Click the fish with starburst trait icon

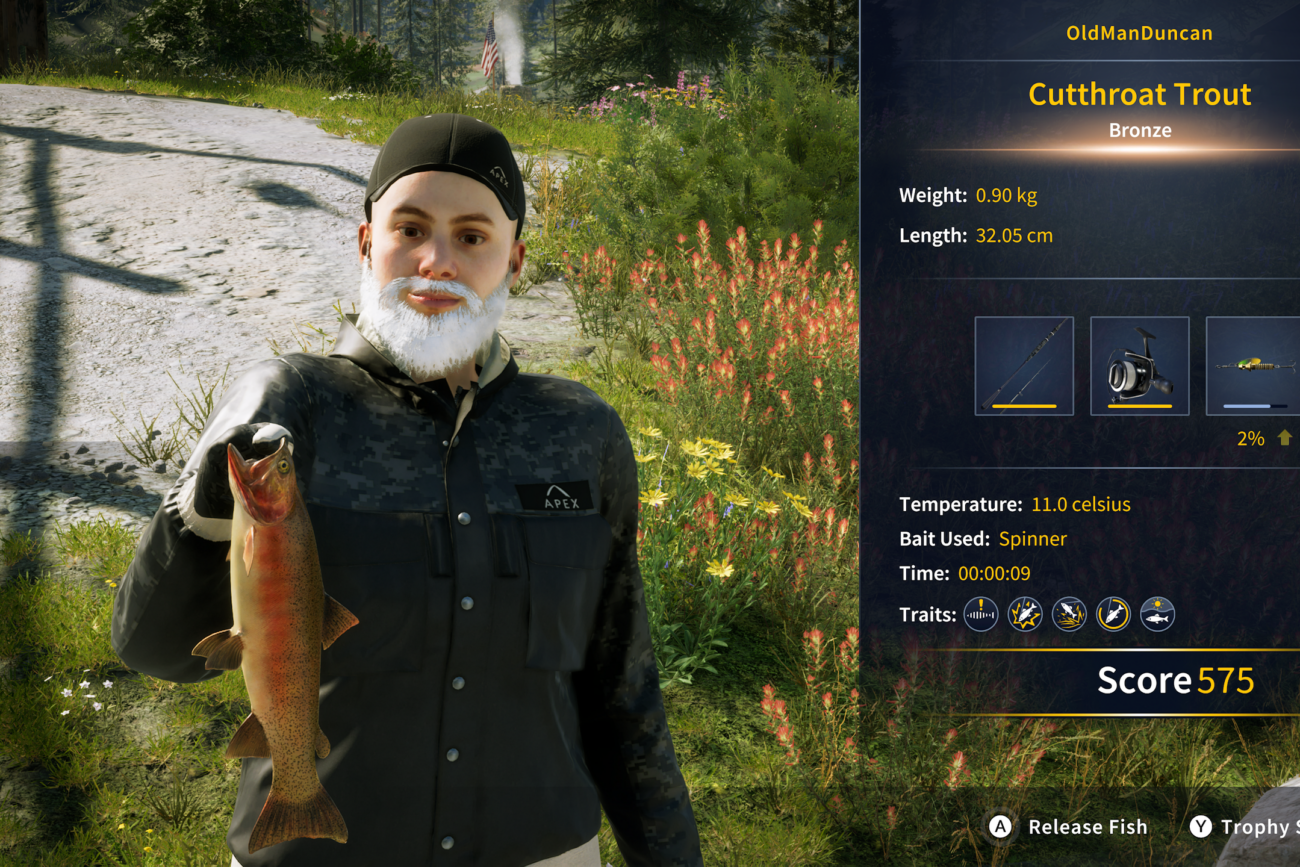pyautogui.click(x=1025, y=614)
